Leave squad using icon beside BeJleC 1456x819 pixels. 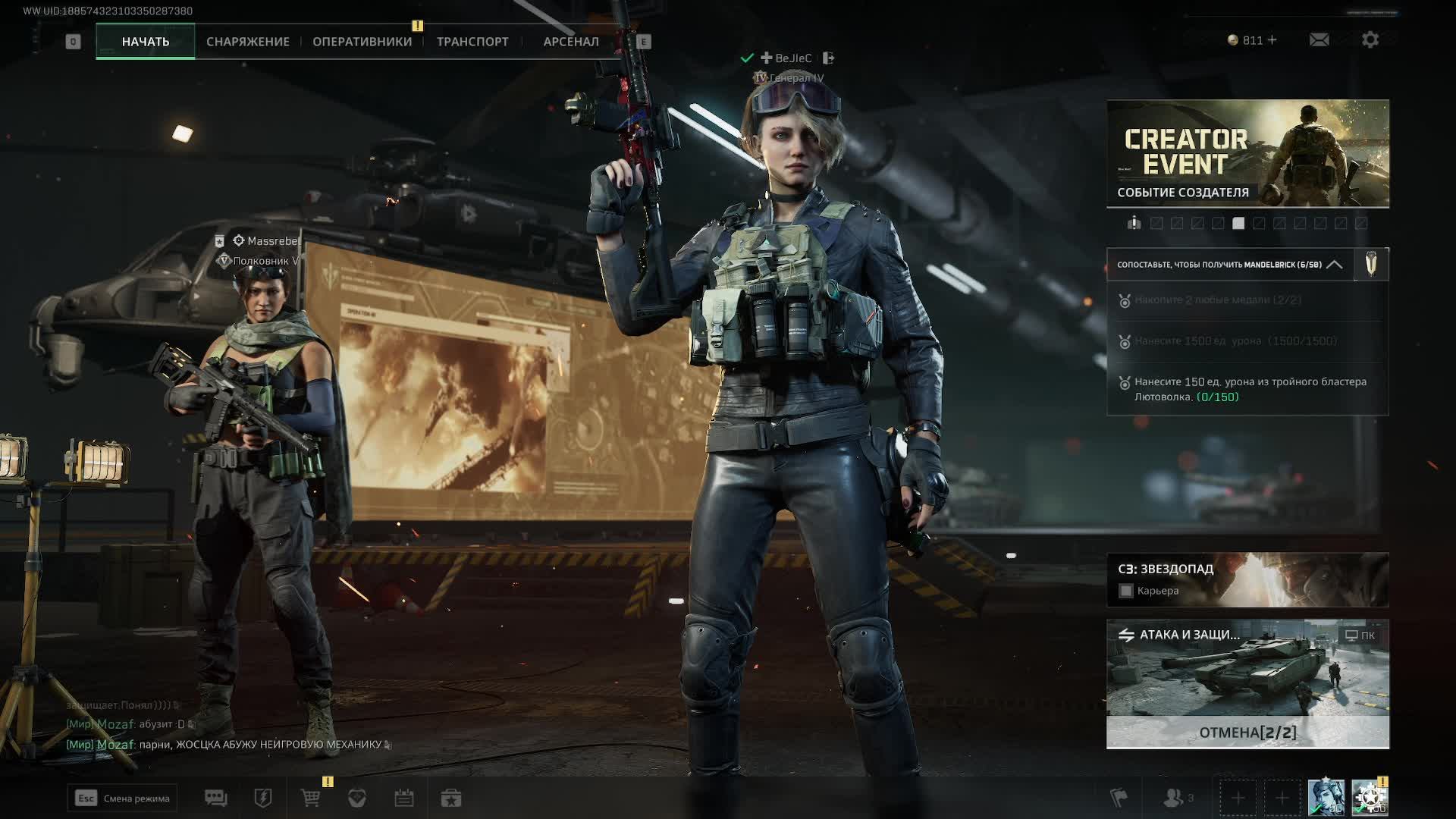point(828,58)
